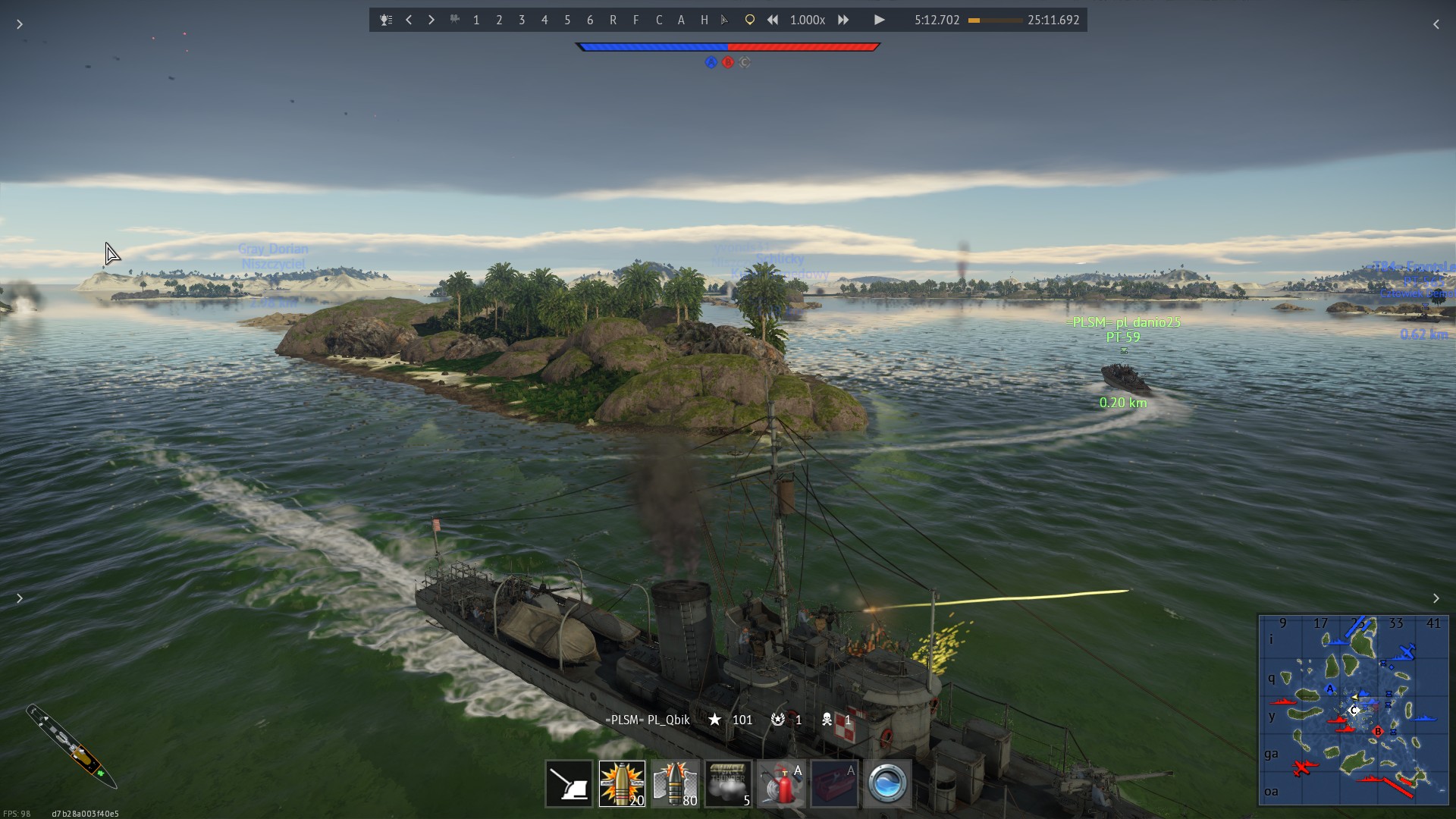Screen dimensions: 1456x819
Task: Select camera preset 4 in replay bar
Action: [544, 20]
